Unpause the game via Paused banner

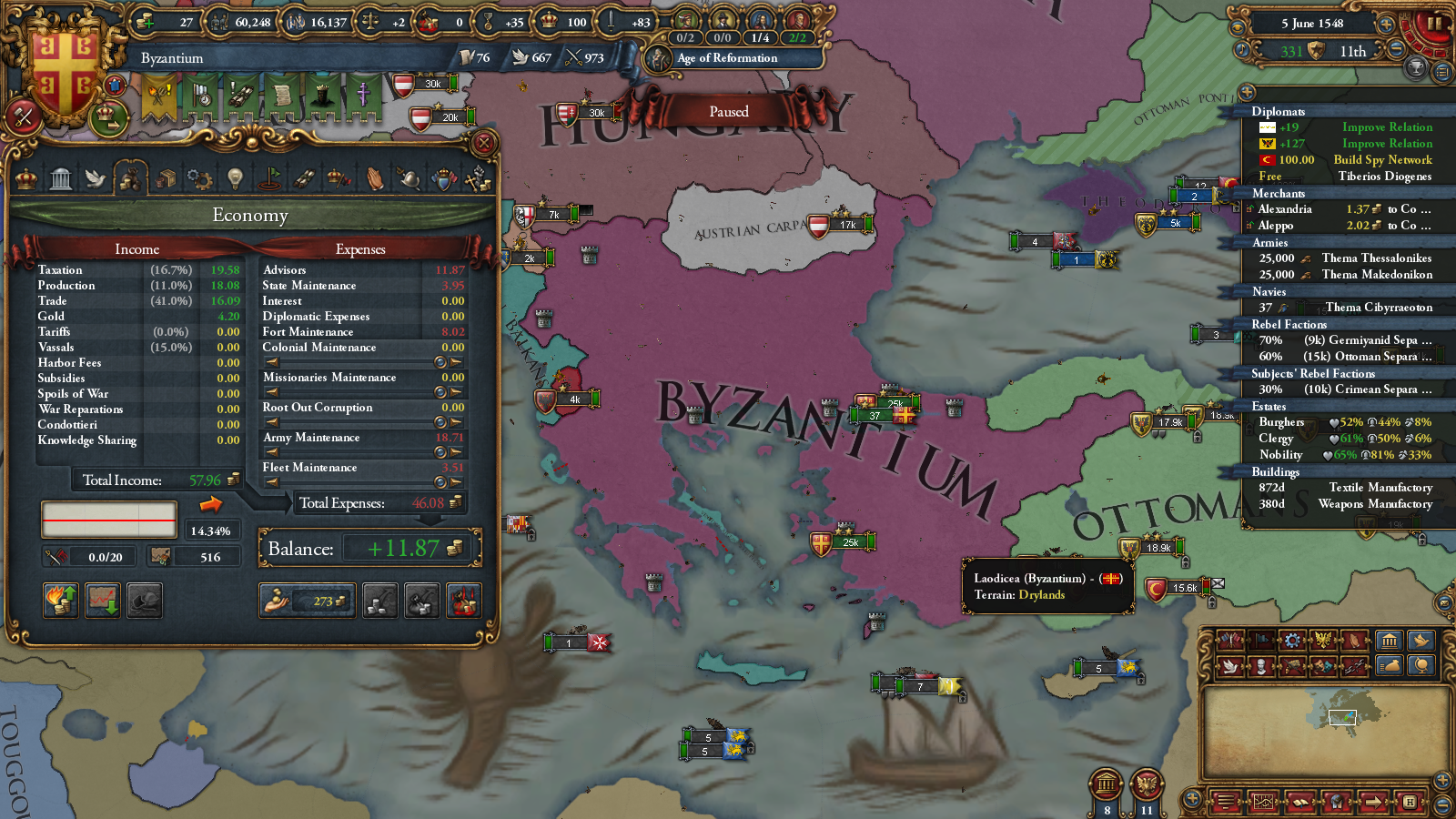click(x=728, y=111)
